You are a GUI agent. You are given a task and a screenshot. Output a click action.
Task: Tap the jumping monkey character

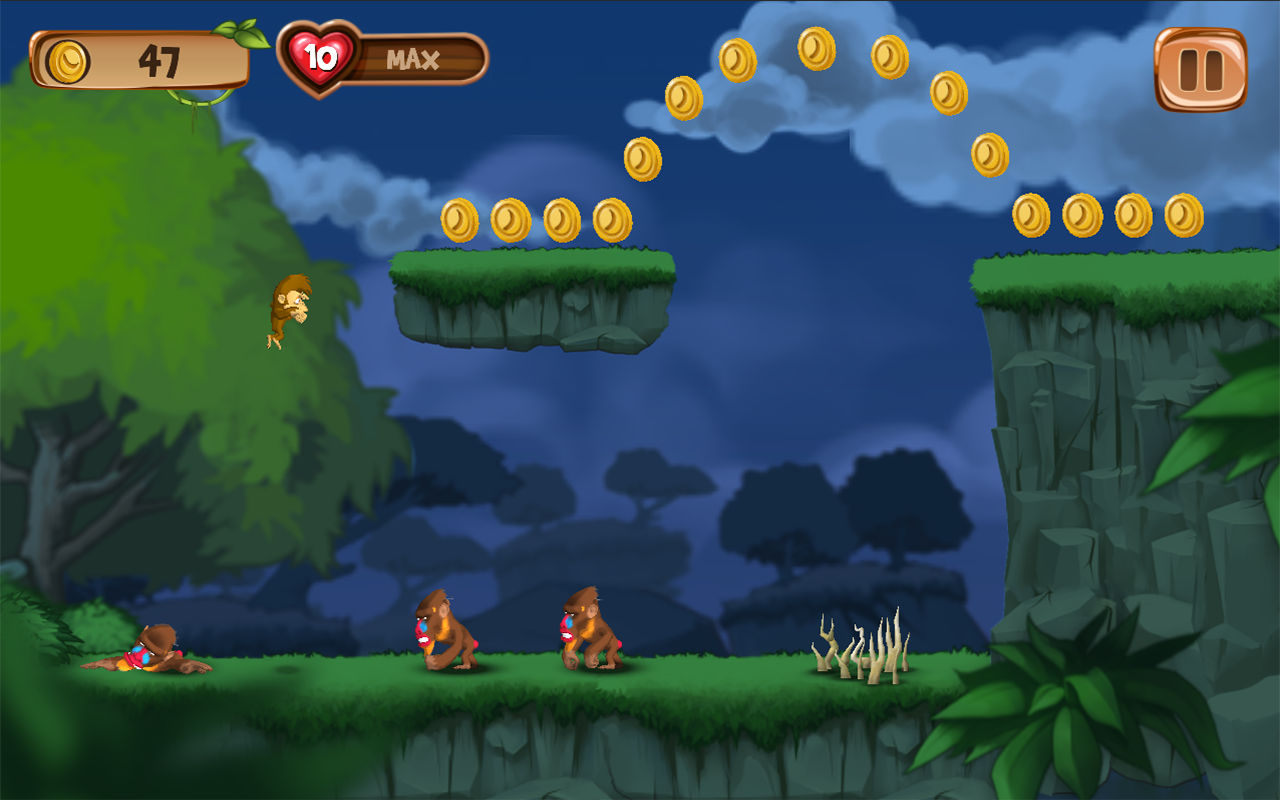pos(286,310)
